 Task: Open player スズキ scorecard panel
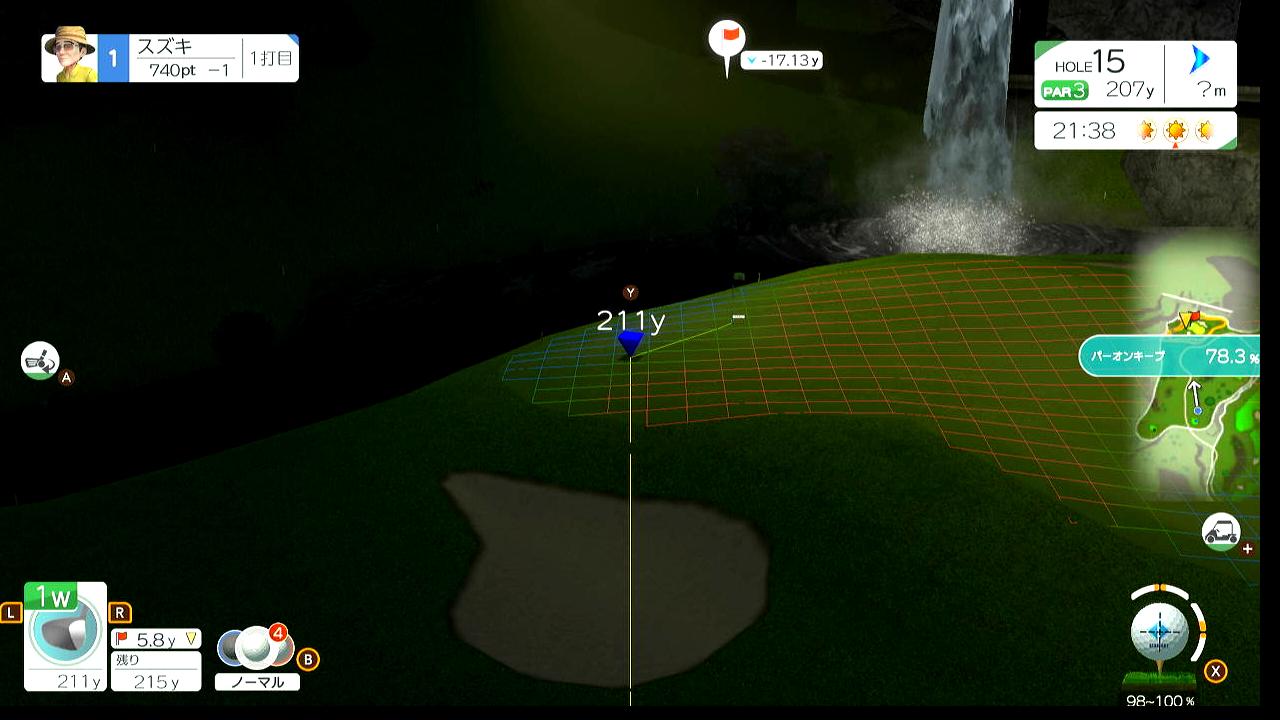click(x=170, y=58)
